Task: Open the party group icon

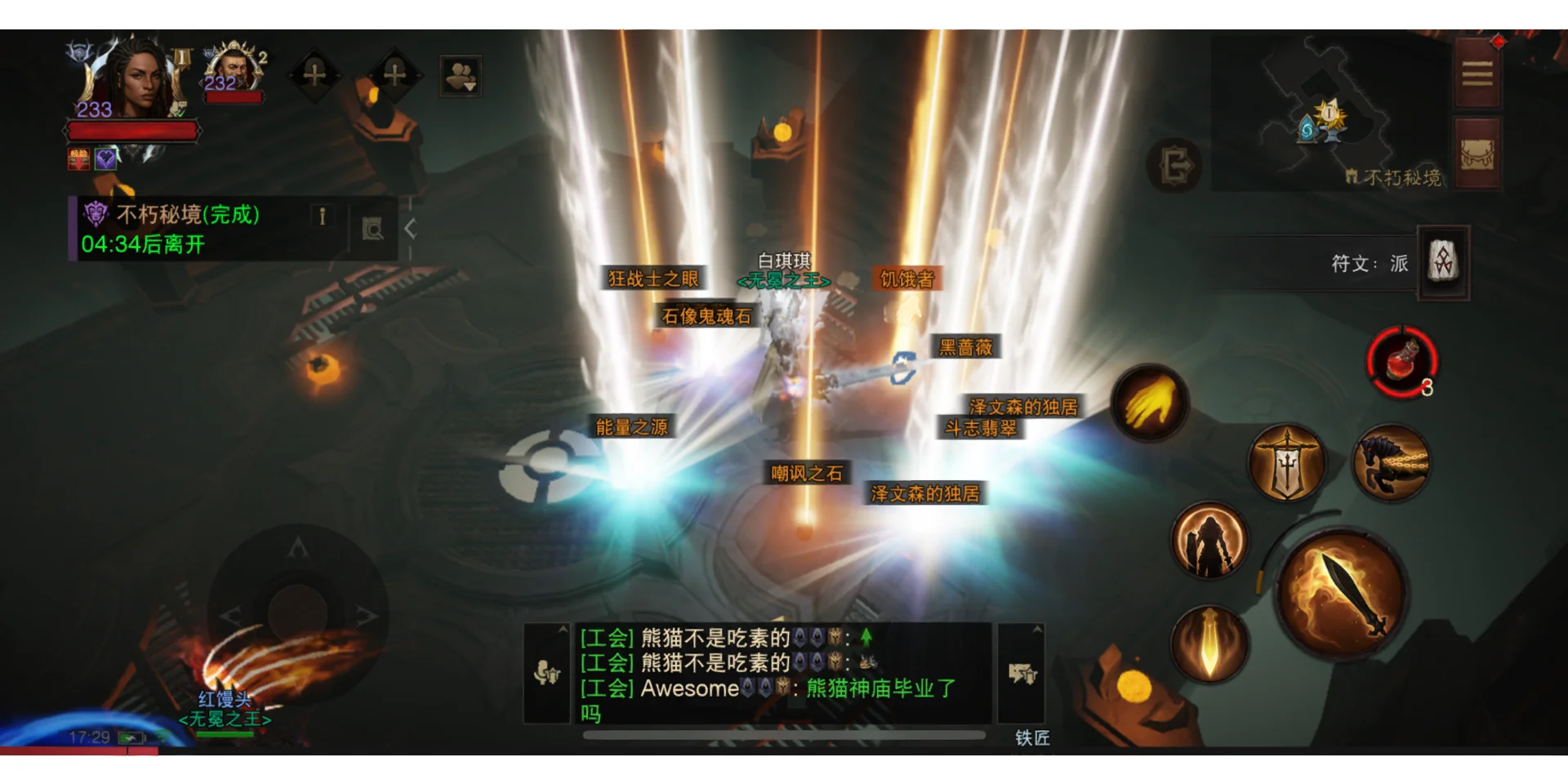Action: coord(460,77)
